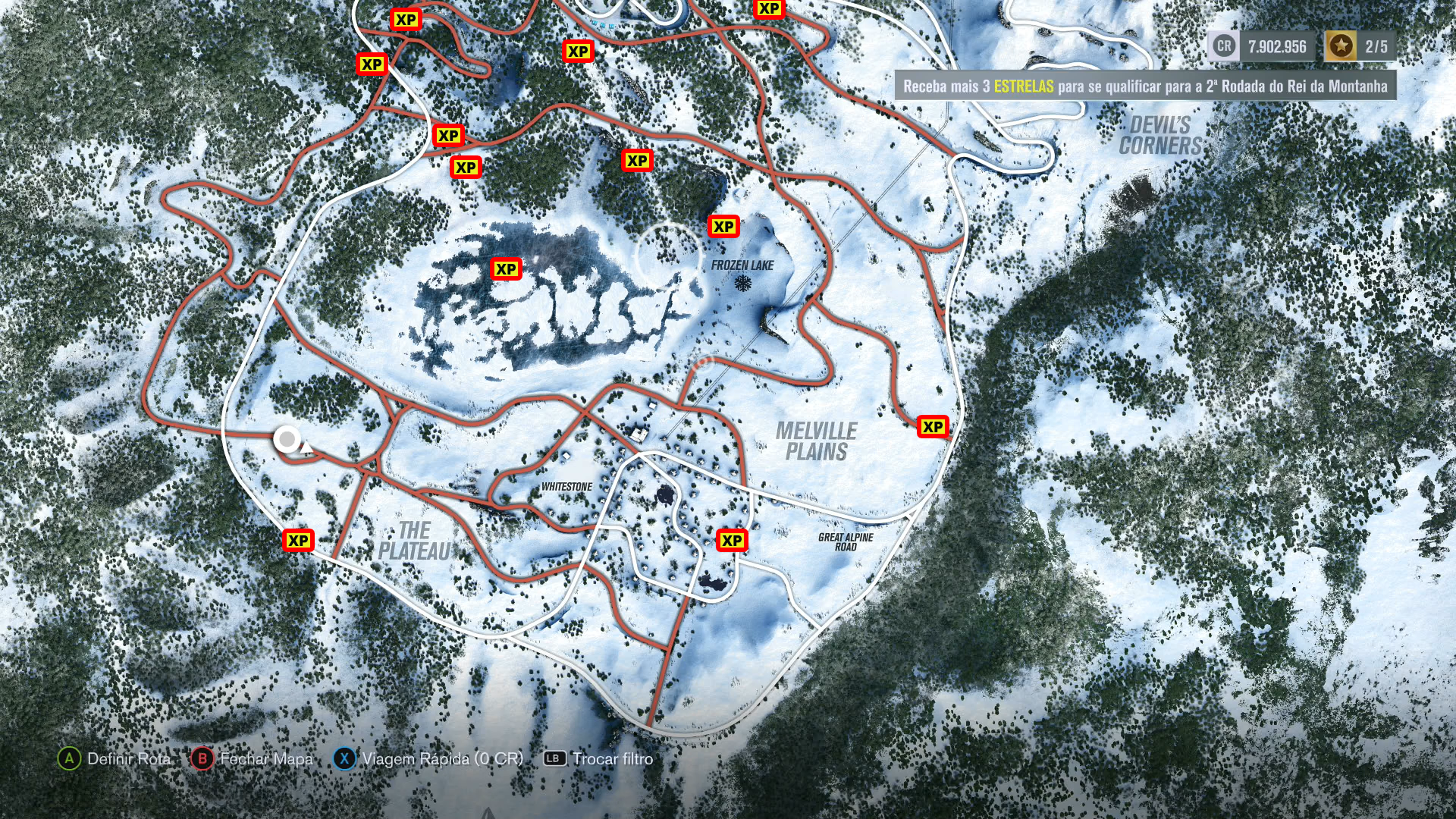The height and width of the screenshot is (819, 1456).
Task: Select the XP board beside The Plateau
Action: click(298, 541)
